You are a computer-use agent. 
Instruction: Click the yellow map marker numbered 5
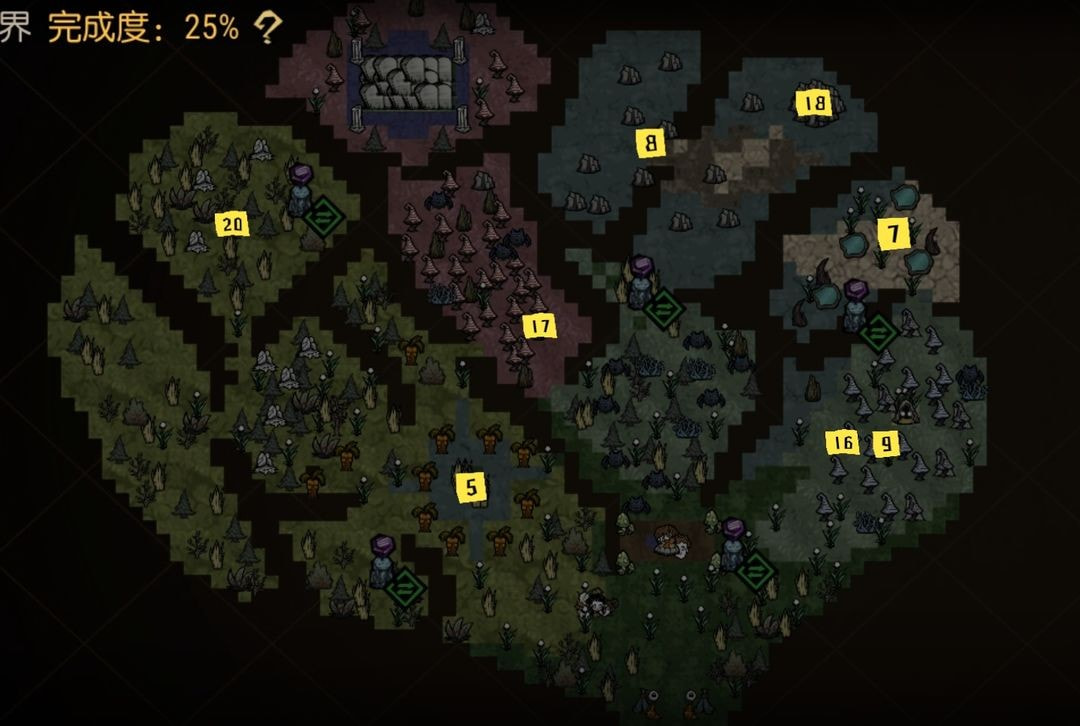click(472, 487)
